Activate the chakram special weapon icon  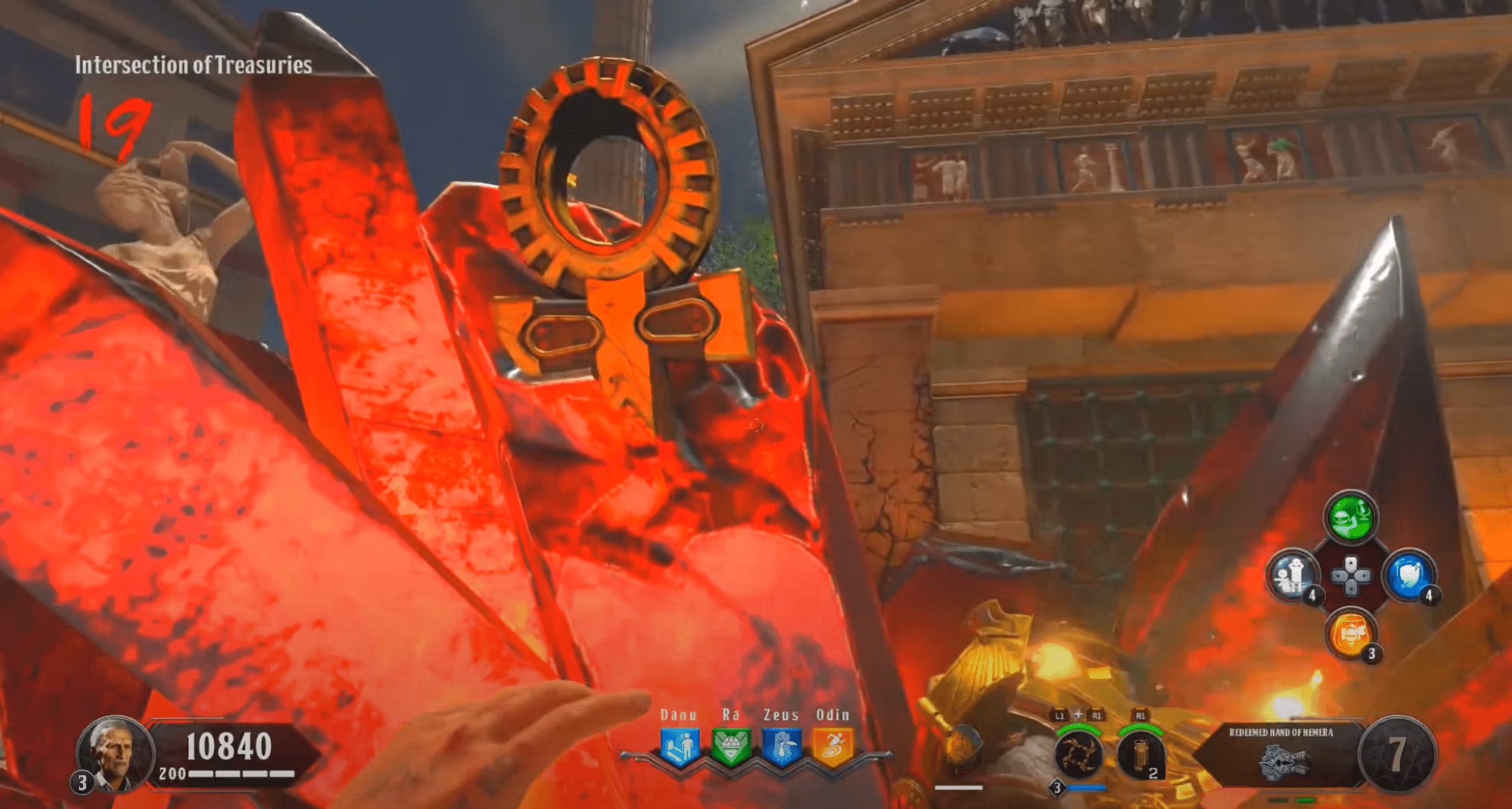click(1078, 755)
